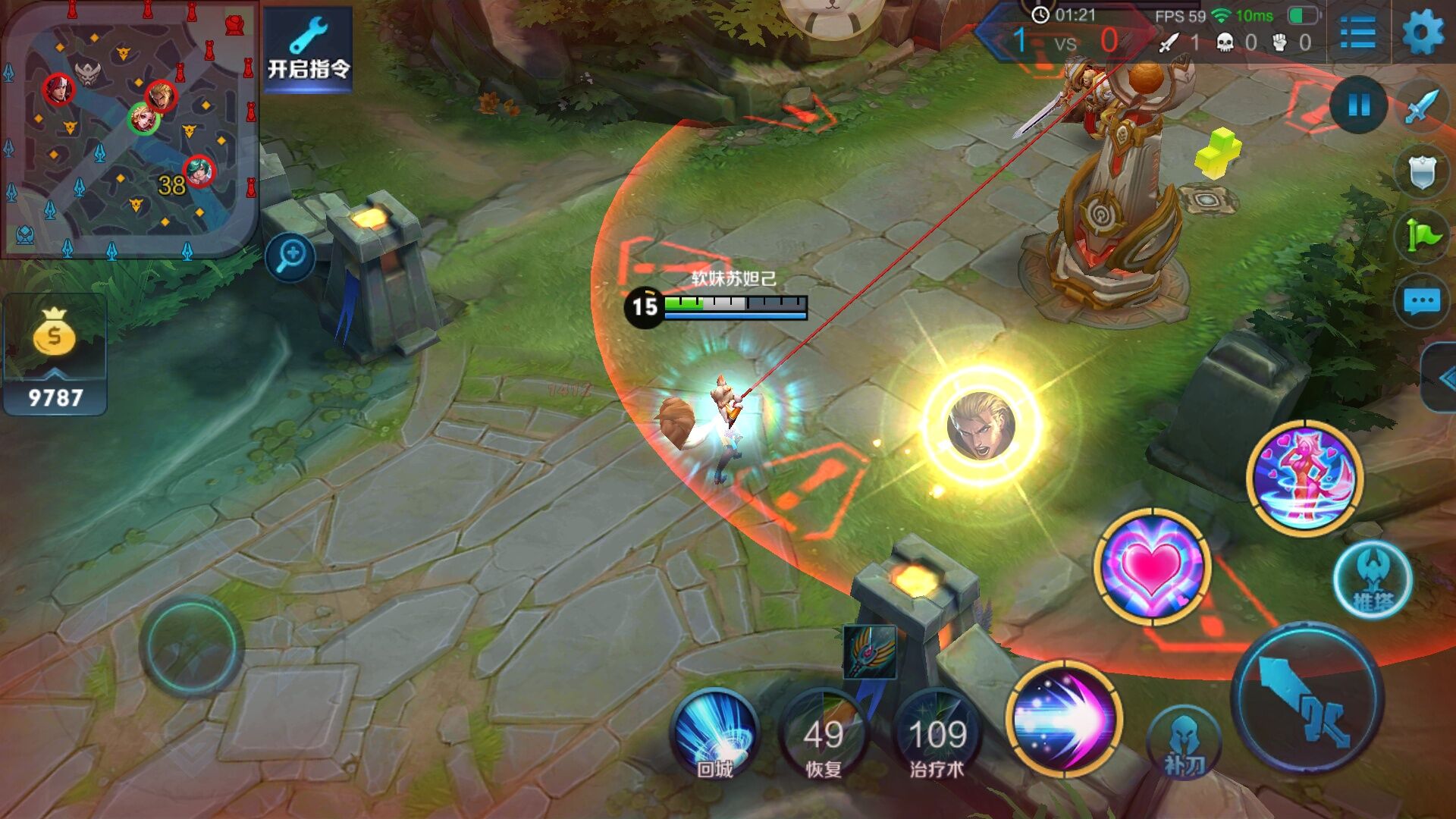Viewport: 1456px width, 819px height.
Task: Zoom the minimap with the magnifier button
Action: [x=290, y=256]
